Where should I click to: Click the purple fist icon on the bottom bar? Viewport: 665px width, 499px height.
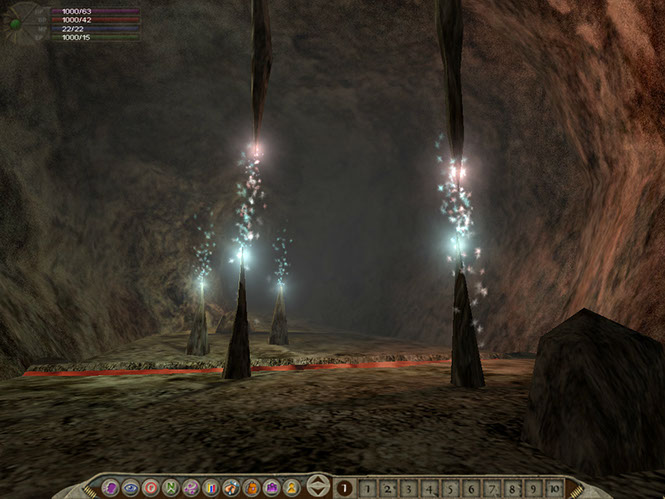point(111,488)
